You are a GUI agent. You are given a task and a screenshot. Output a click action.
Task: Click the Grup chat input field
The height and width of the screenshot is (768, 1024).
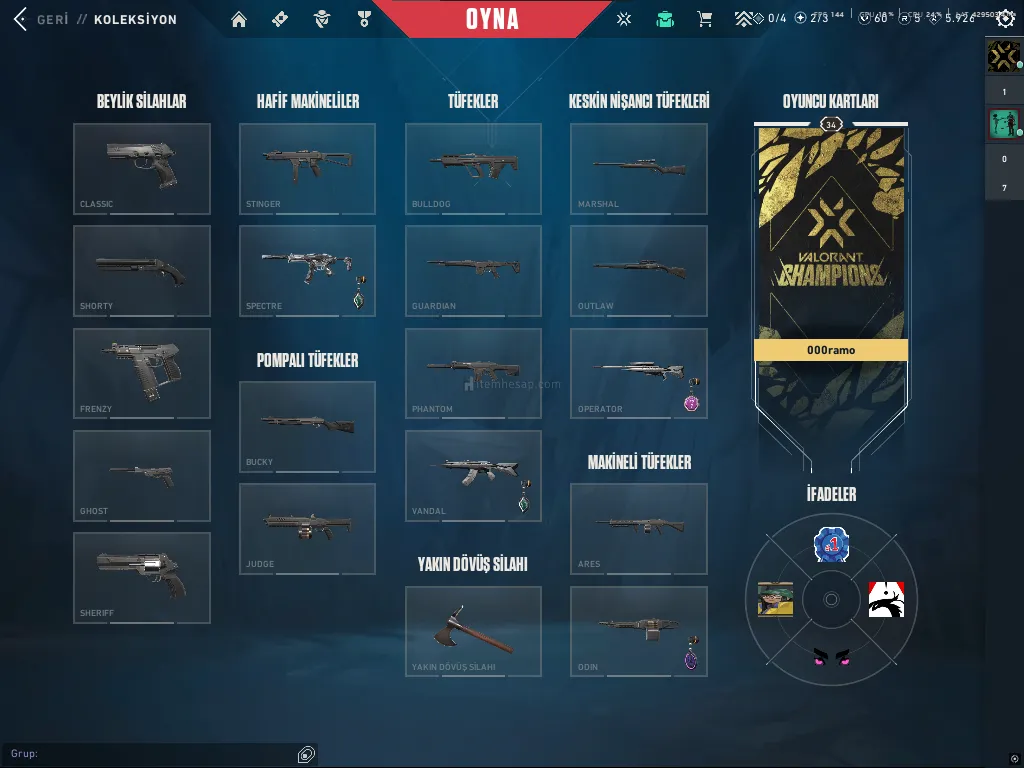(150, 753)
